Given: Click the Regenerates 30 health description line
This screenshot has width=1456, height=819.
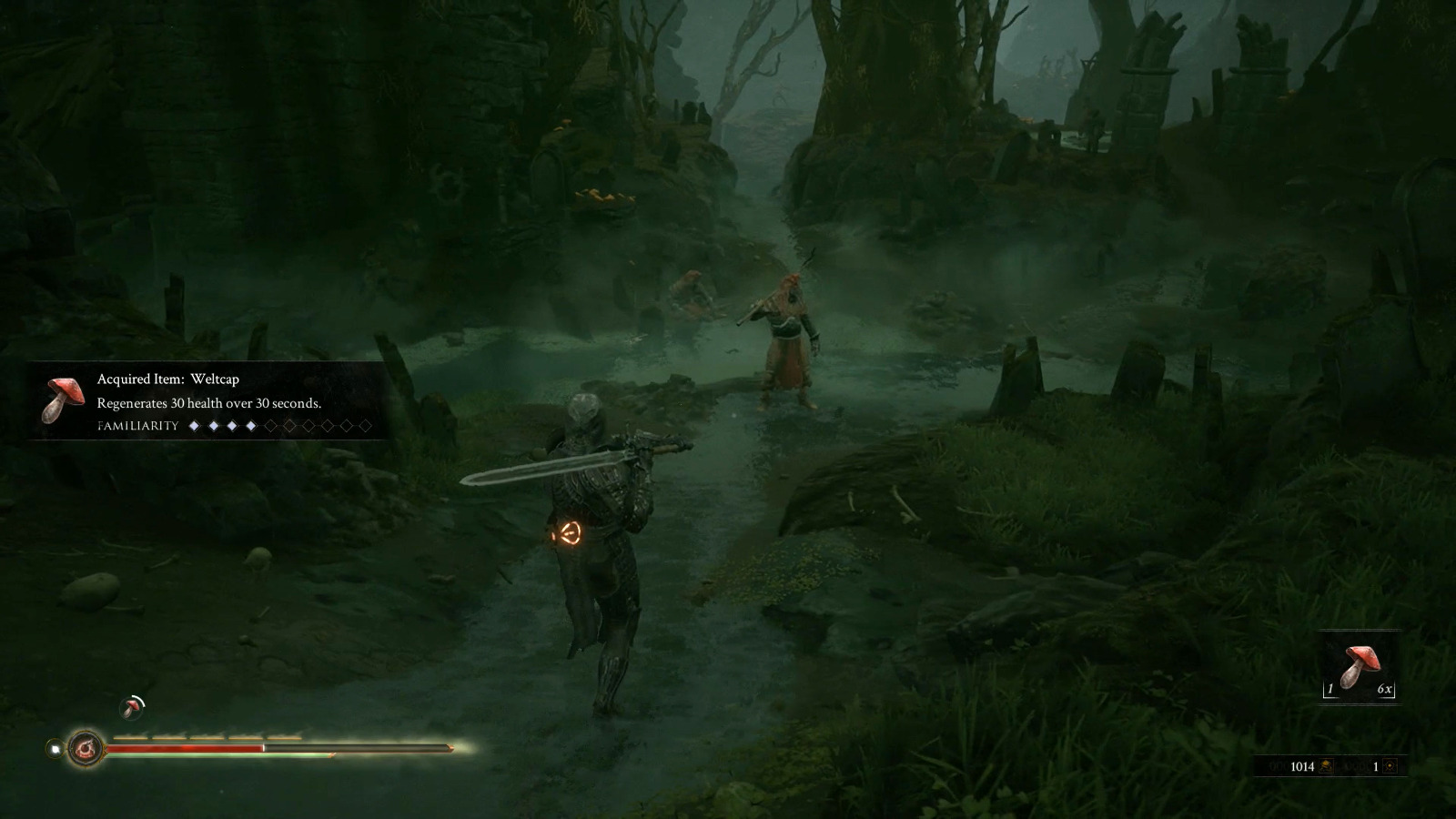Looking at the screenshot, I should pos(211,403).
